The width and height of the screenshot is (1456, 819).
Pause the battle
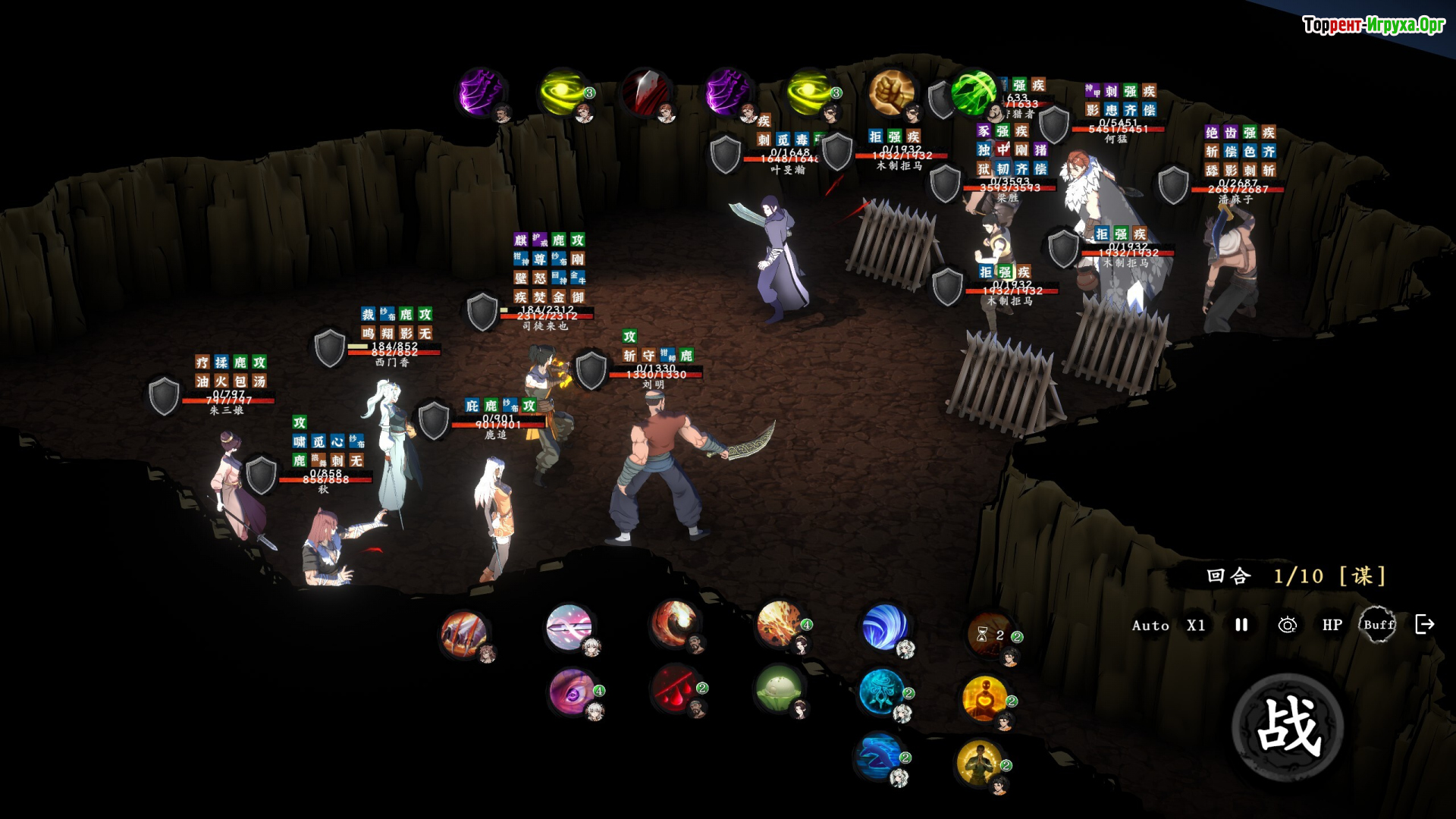tap(1241, 625)
